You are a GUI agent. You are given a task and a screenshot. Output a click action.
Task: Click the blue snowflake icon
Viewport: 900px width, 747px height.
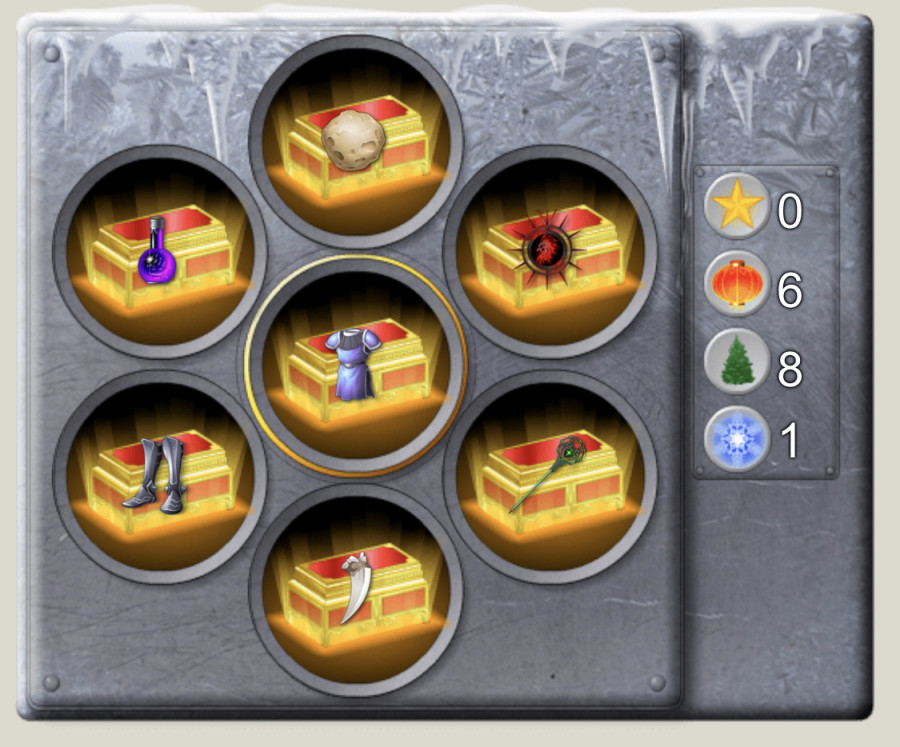click(x=737, y=438)
